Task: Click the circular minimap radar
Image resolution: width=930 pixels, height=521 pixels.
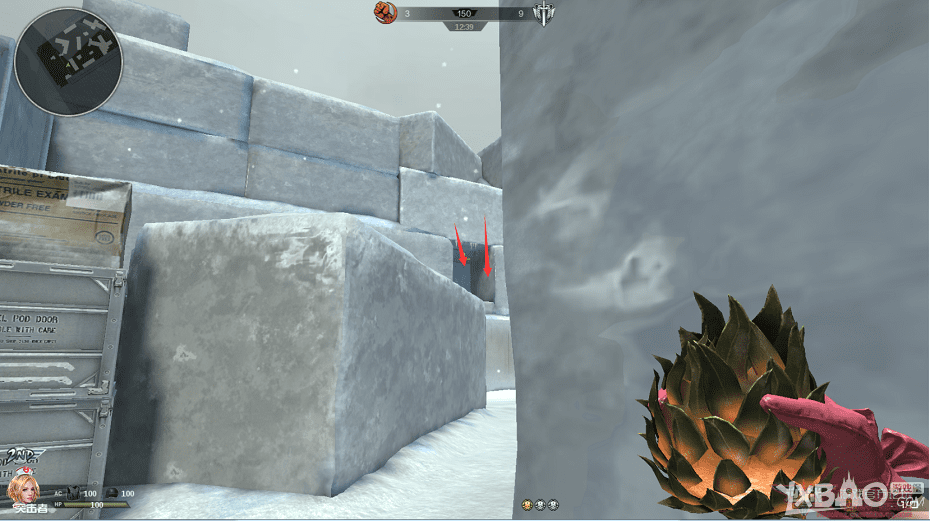Action: coord(69,62)
